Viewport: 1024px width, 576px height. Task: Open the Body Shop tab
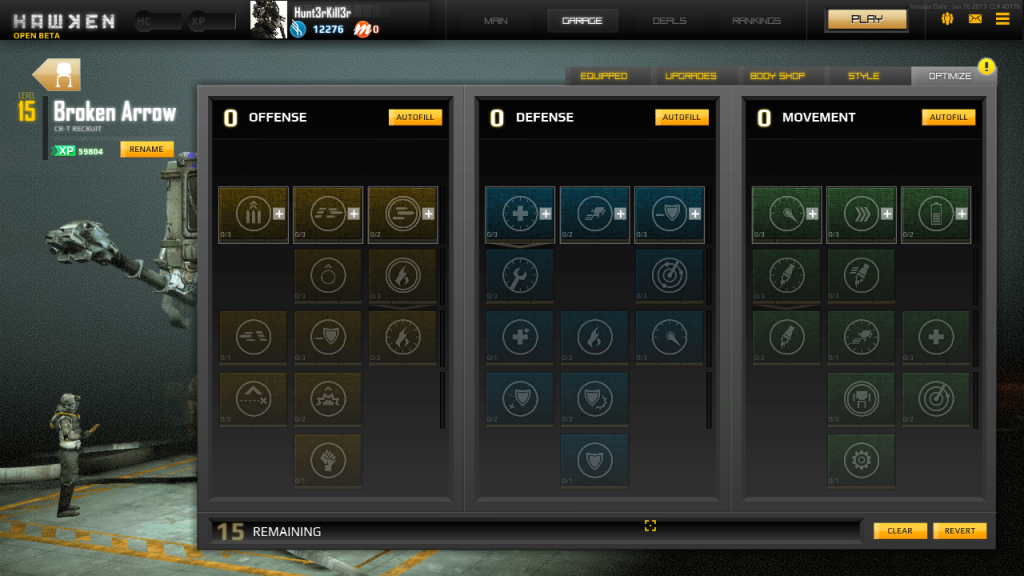pyautogui.click(x=777, y=76)
